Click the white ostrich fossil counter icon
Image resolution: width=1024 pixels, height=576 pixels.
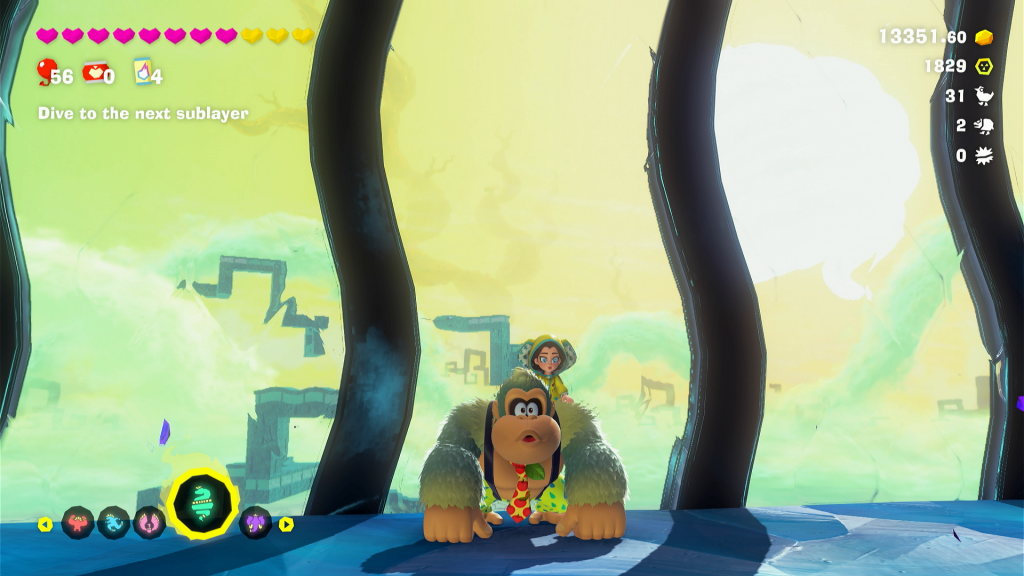coord(984,96)
